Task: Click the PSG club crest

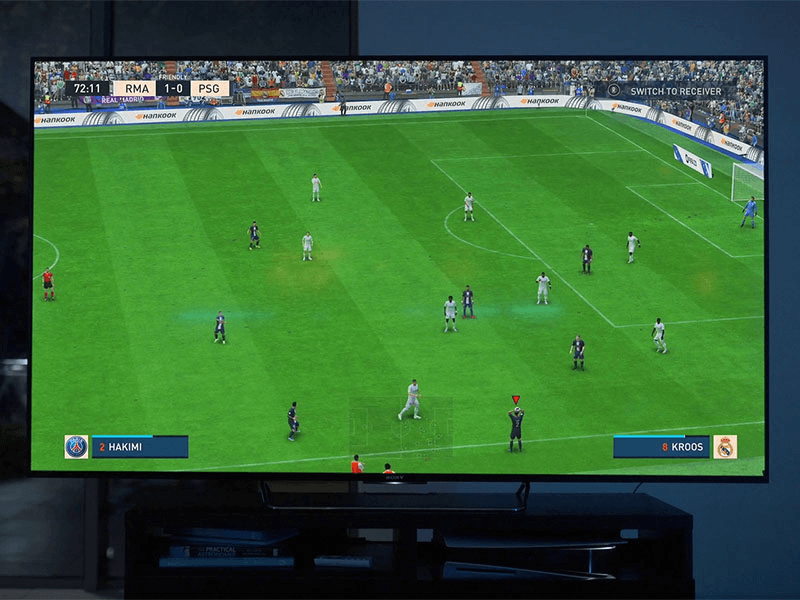Action: pos(76,447)
